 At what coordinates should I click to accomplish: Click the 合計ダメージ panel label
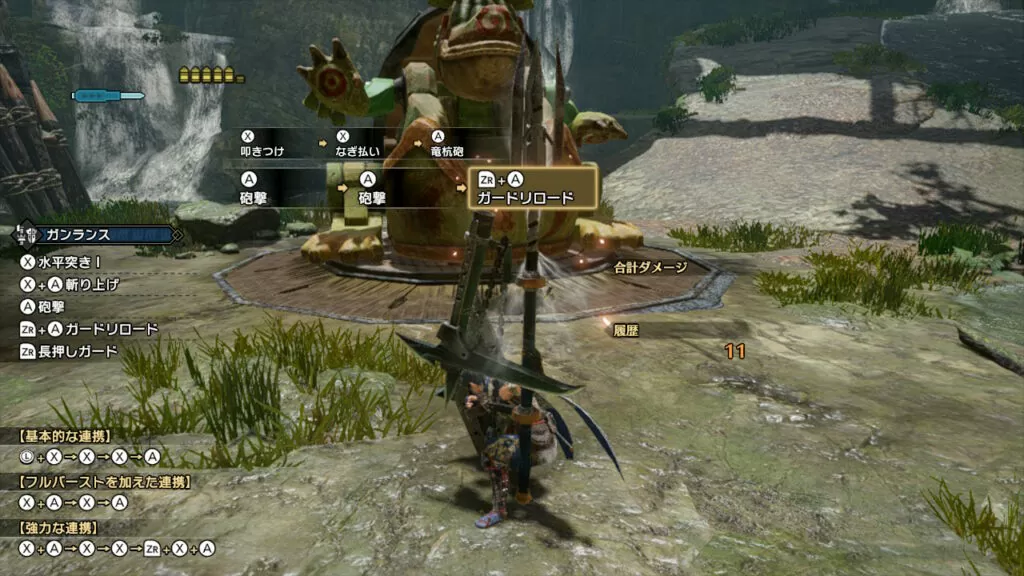[651, 267]
